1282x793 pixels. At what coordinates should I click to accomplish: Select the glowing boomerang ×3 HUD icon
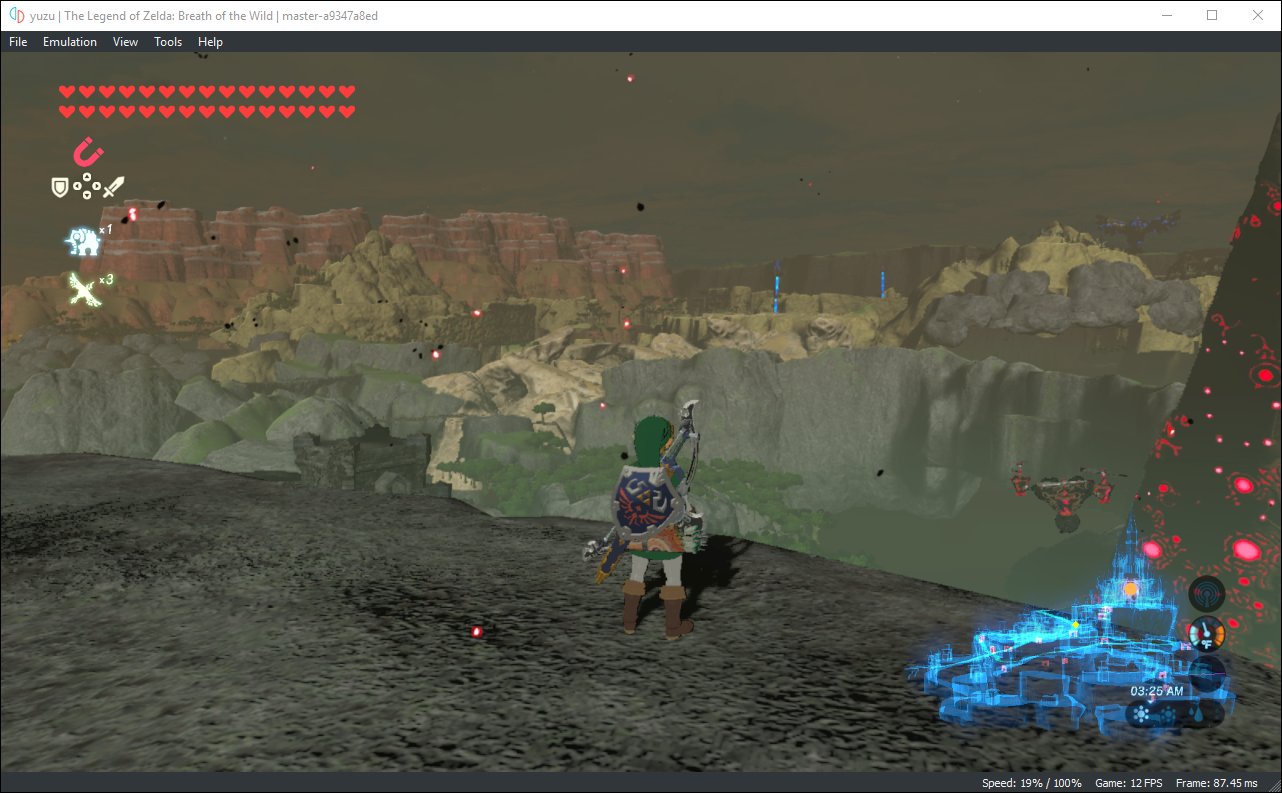85,290
